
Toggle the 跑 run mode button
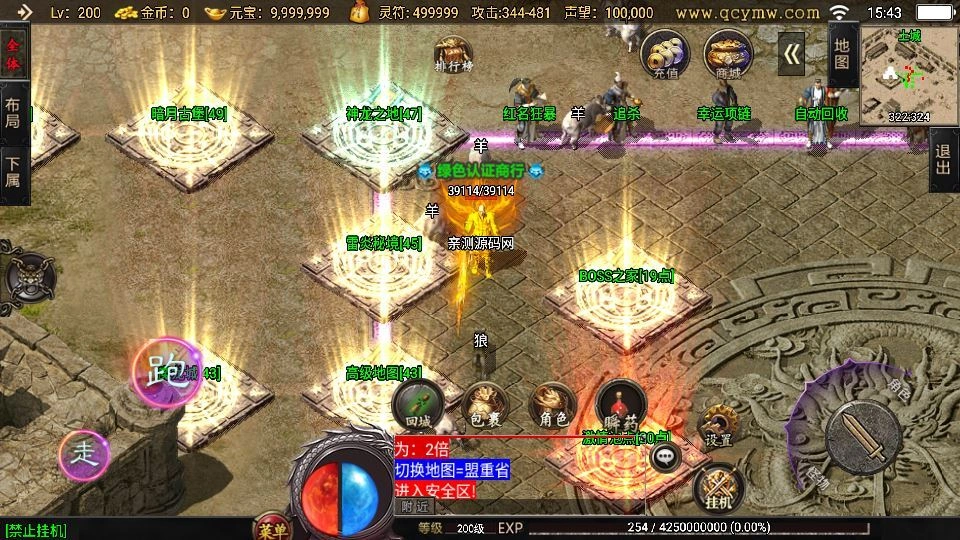pos(162,372)
